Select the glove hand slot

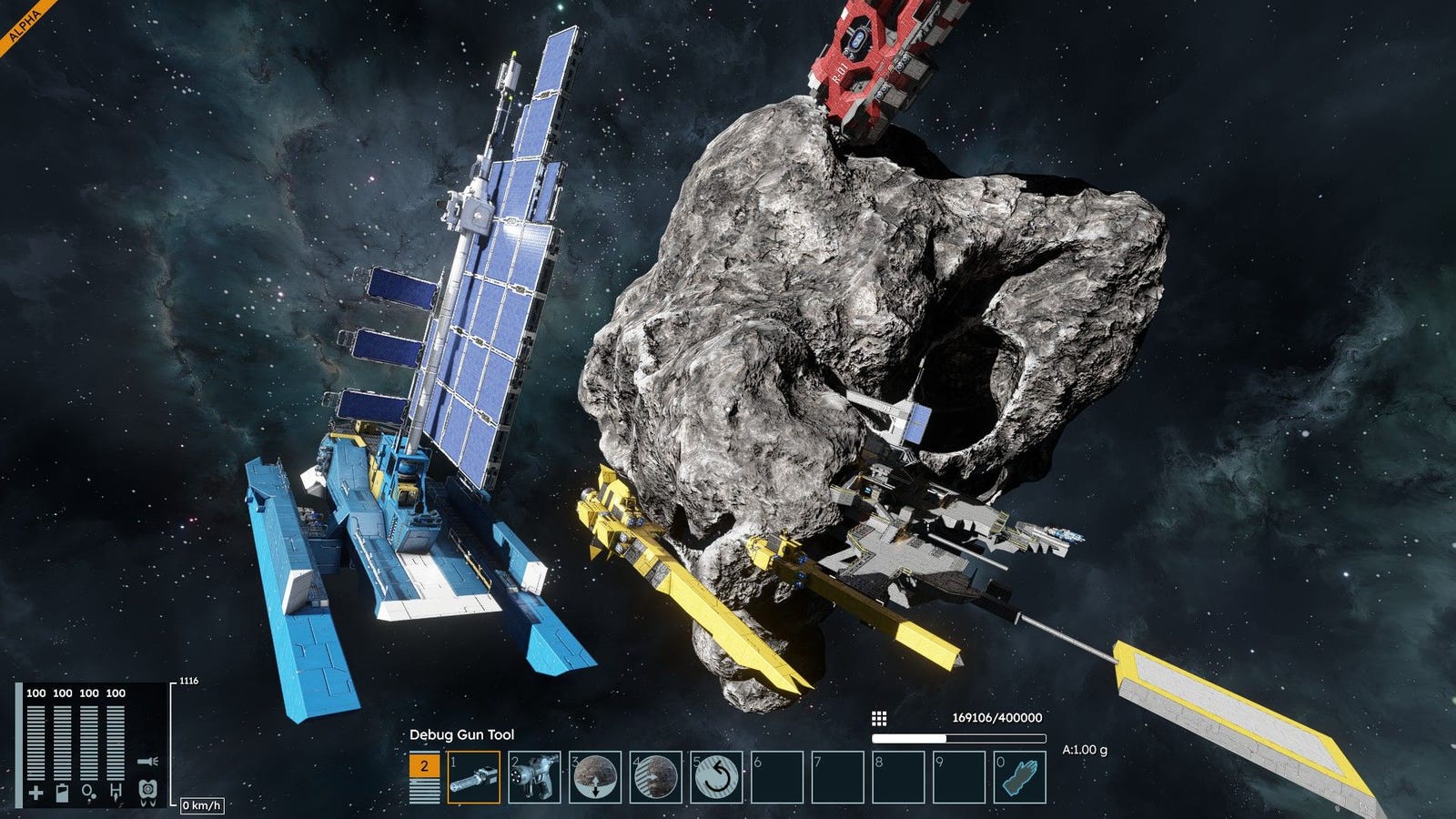coord(1020,776)
